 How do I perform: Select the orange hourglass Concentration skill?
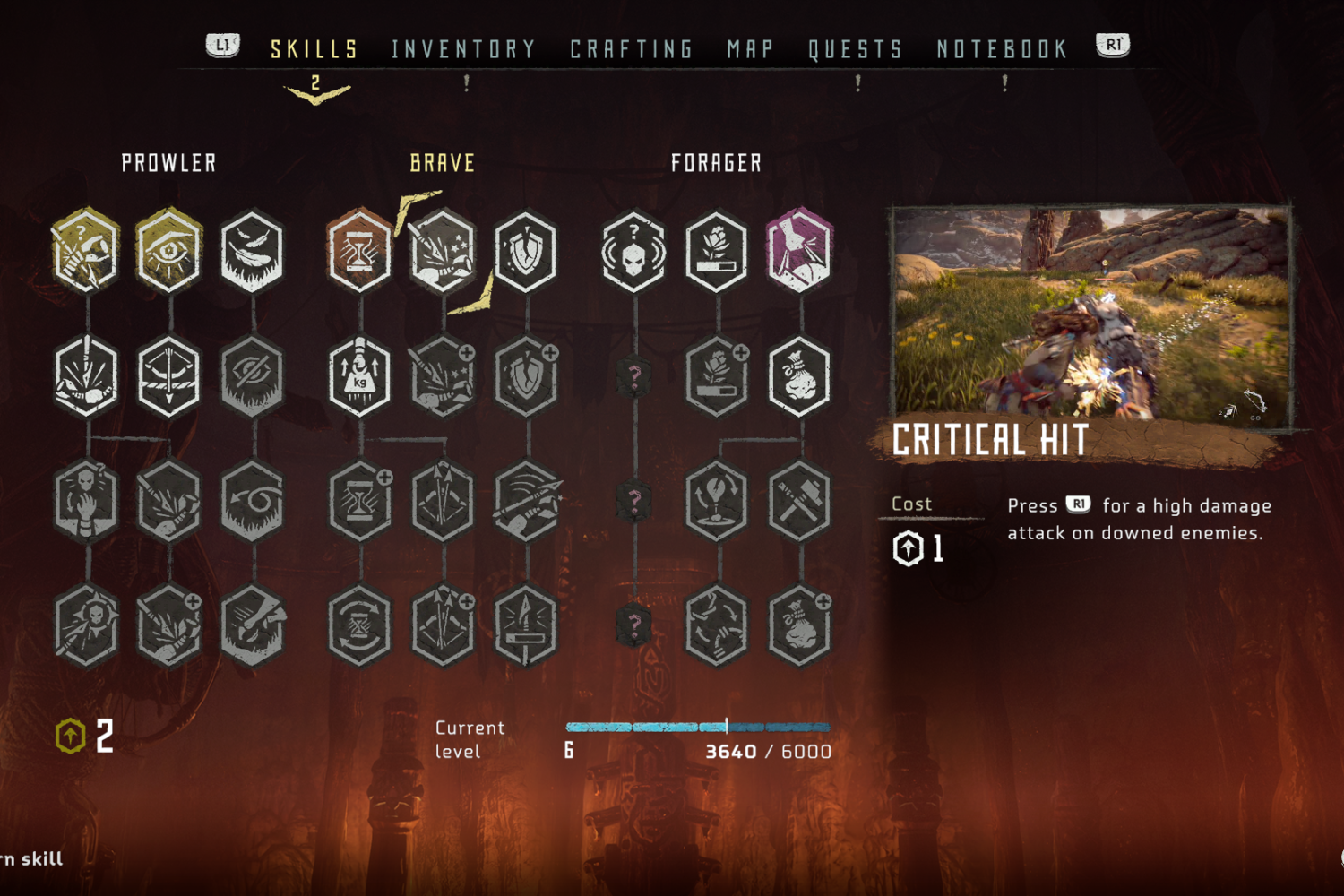[359, 252]
